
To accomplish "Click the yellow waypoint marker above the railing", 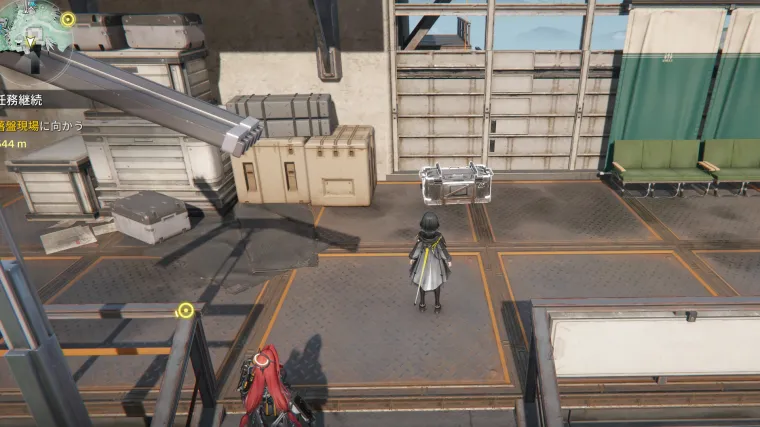I will 185,311.
